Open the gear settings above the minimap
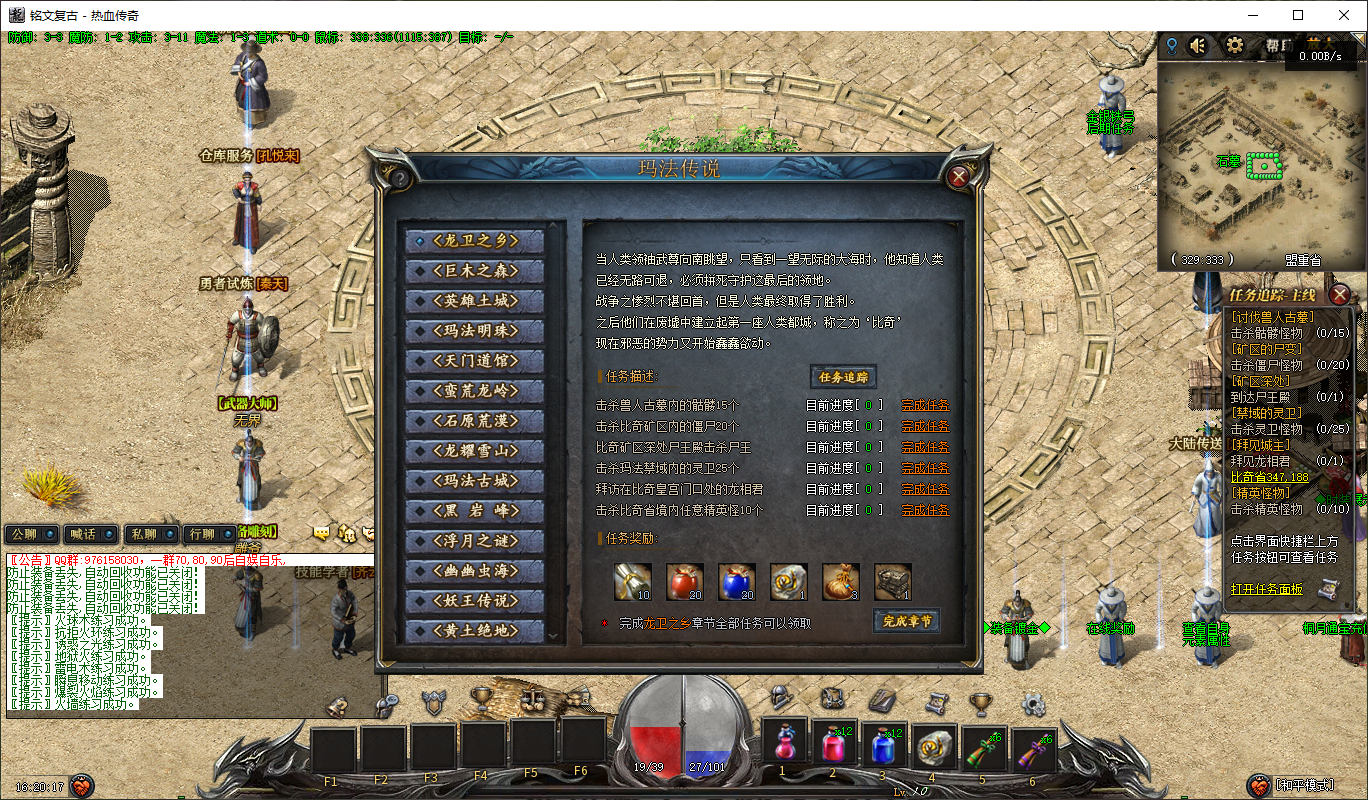The image size is (1368, 800). point(1234,45)
